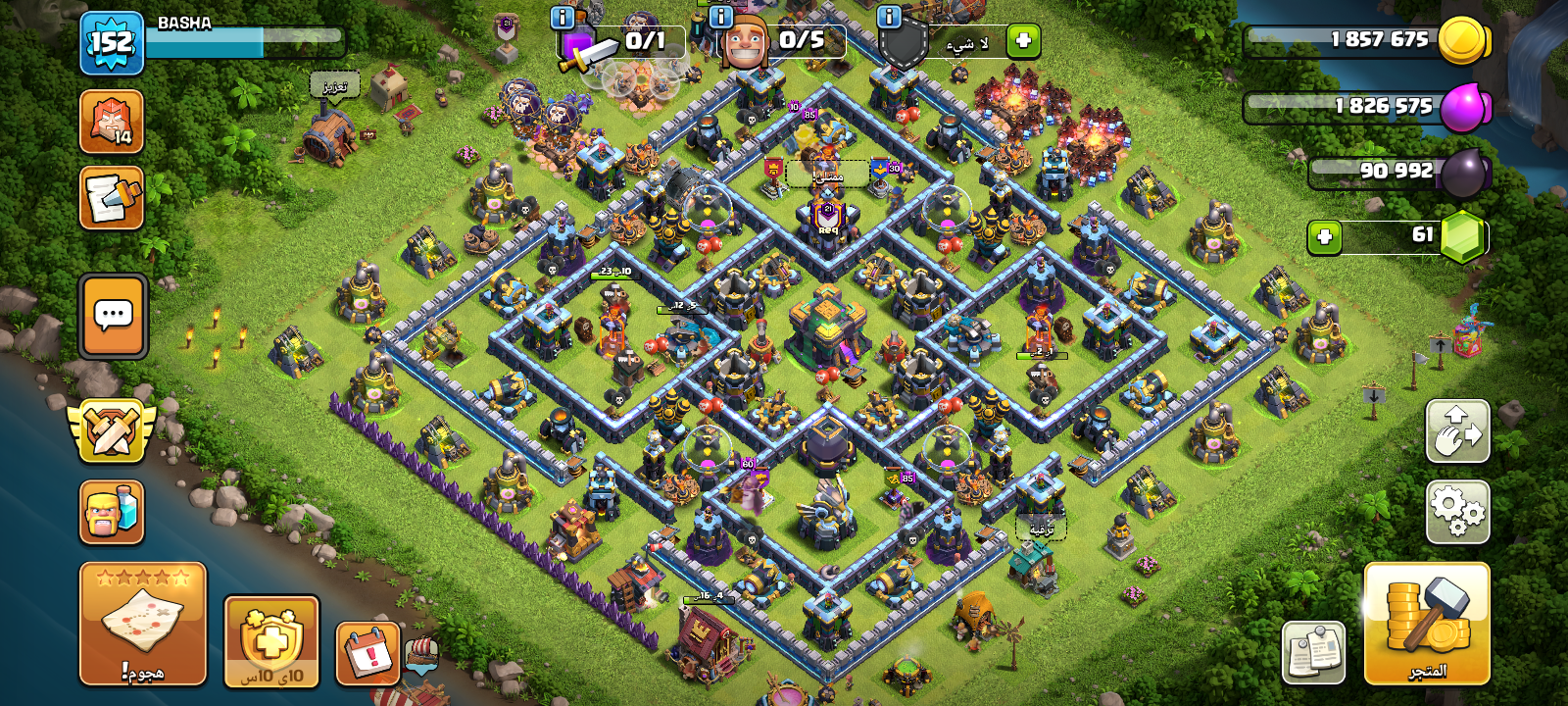Show builder info above the 0/5 counter
The width and height of the screenshot is (1568, 706).
[720, 17]
